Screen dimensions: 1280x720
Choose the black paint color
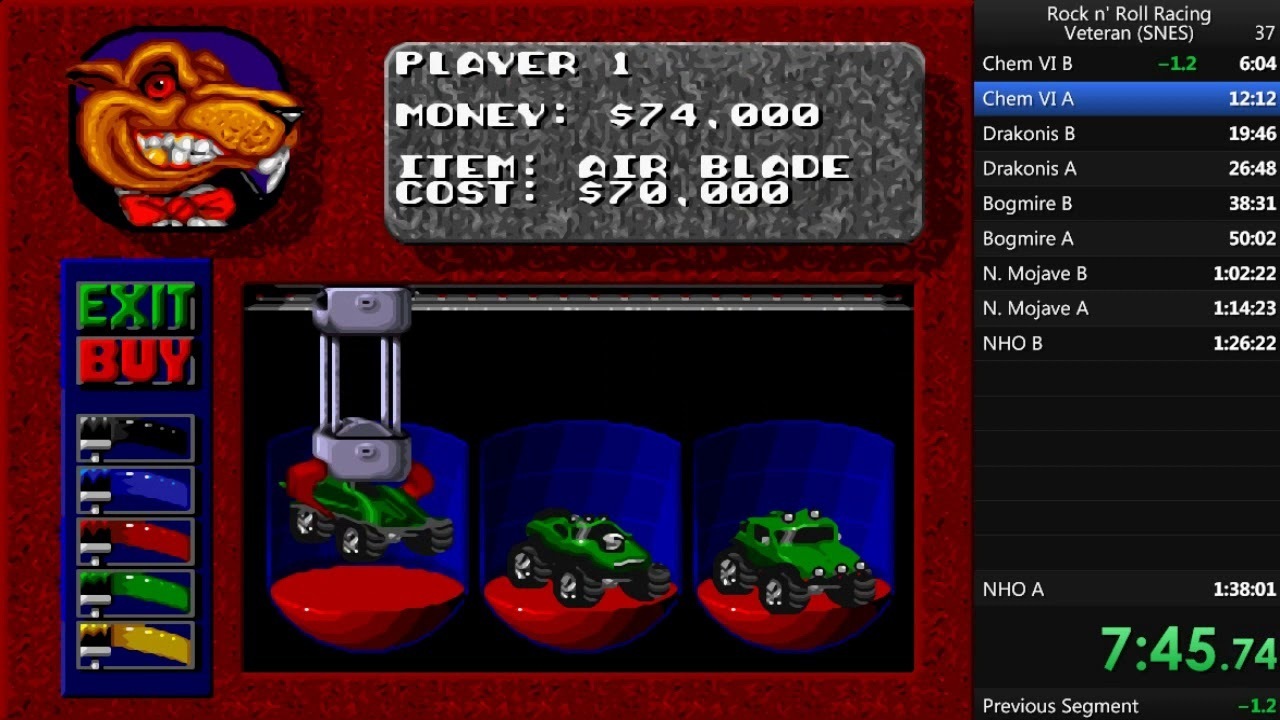coord(135,438)
